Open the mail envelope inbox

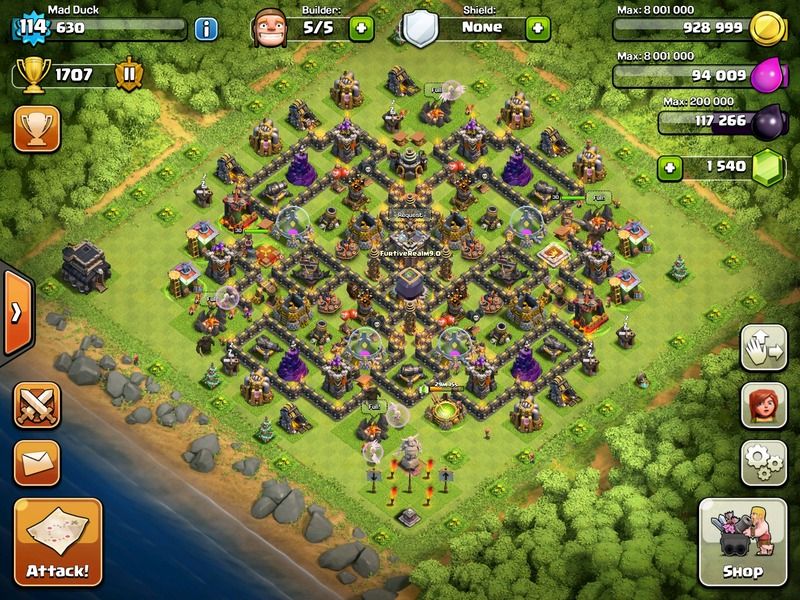(35, 463)
